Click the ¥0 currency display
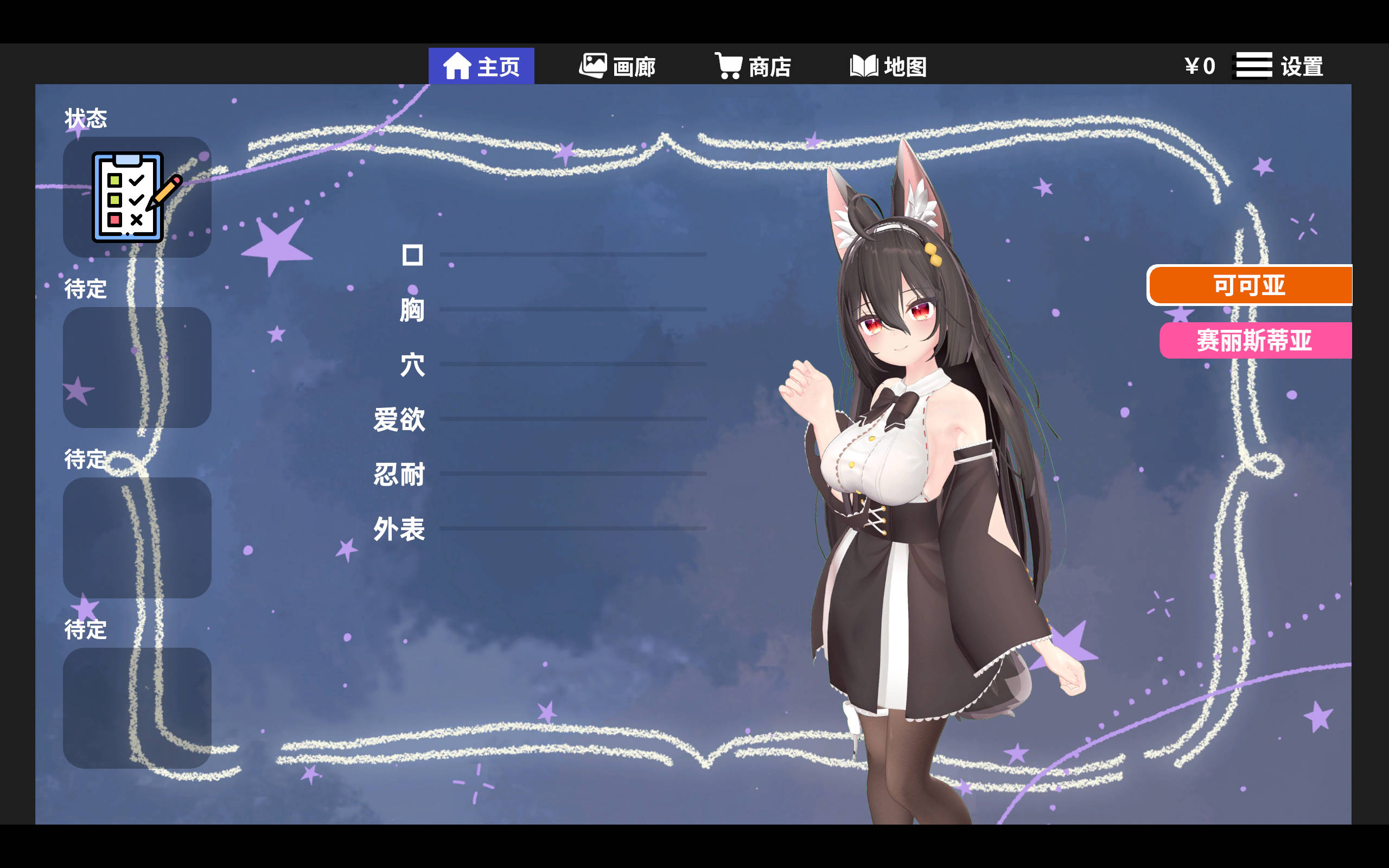This screenshot has width=1389, height=868. point(1200,65)
